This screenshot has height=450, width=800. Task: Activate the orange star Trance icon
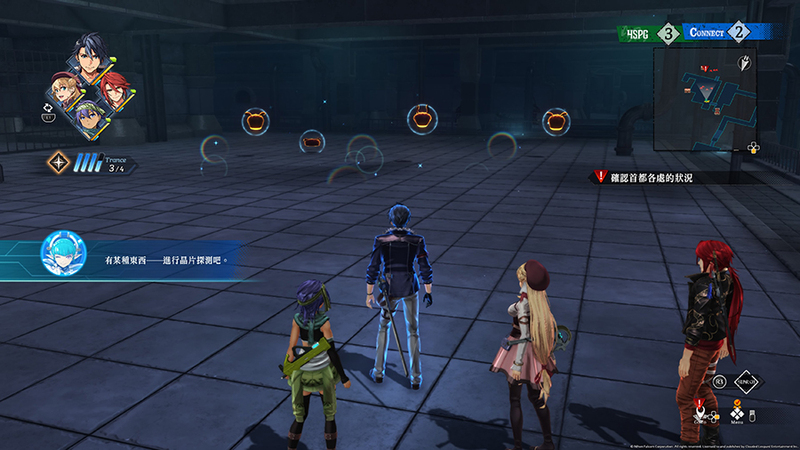[x=58, y=161]
